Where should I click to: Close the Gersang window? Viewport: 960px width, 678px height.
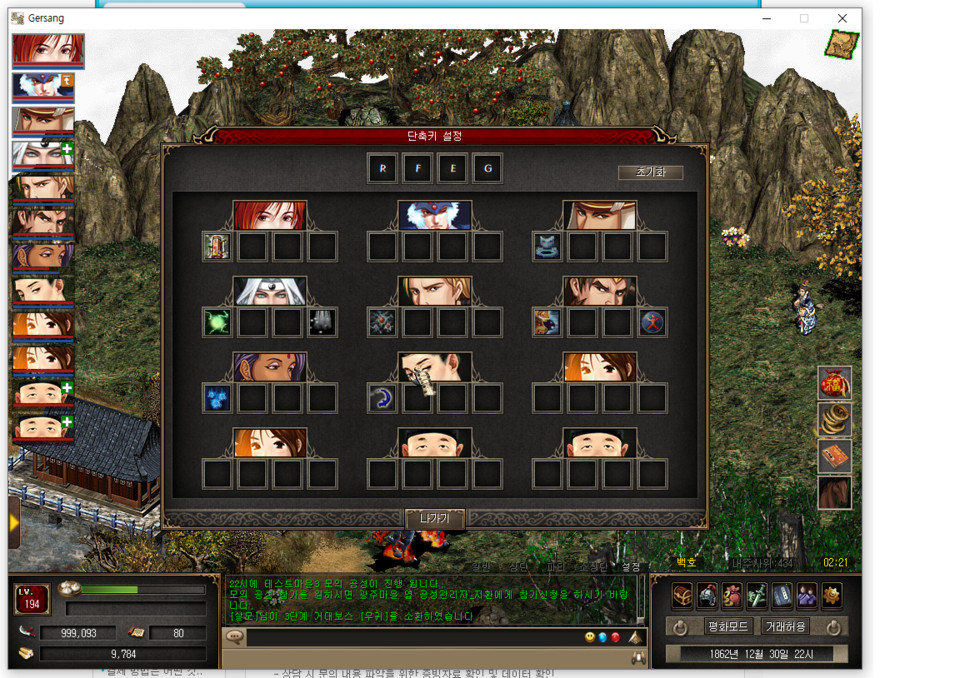[x=842, y=18]
